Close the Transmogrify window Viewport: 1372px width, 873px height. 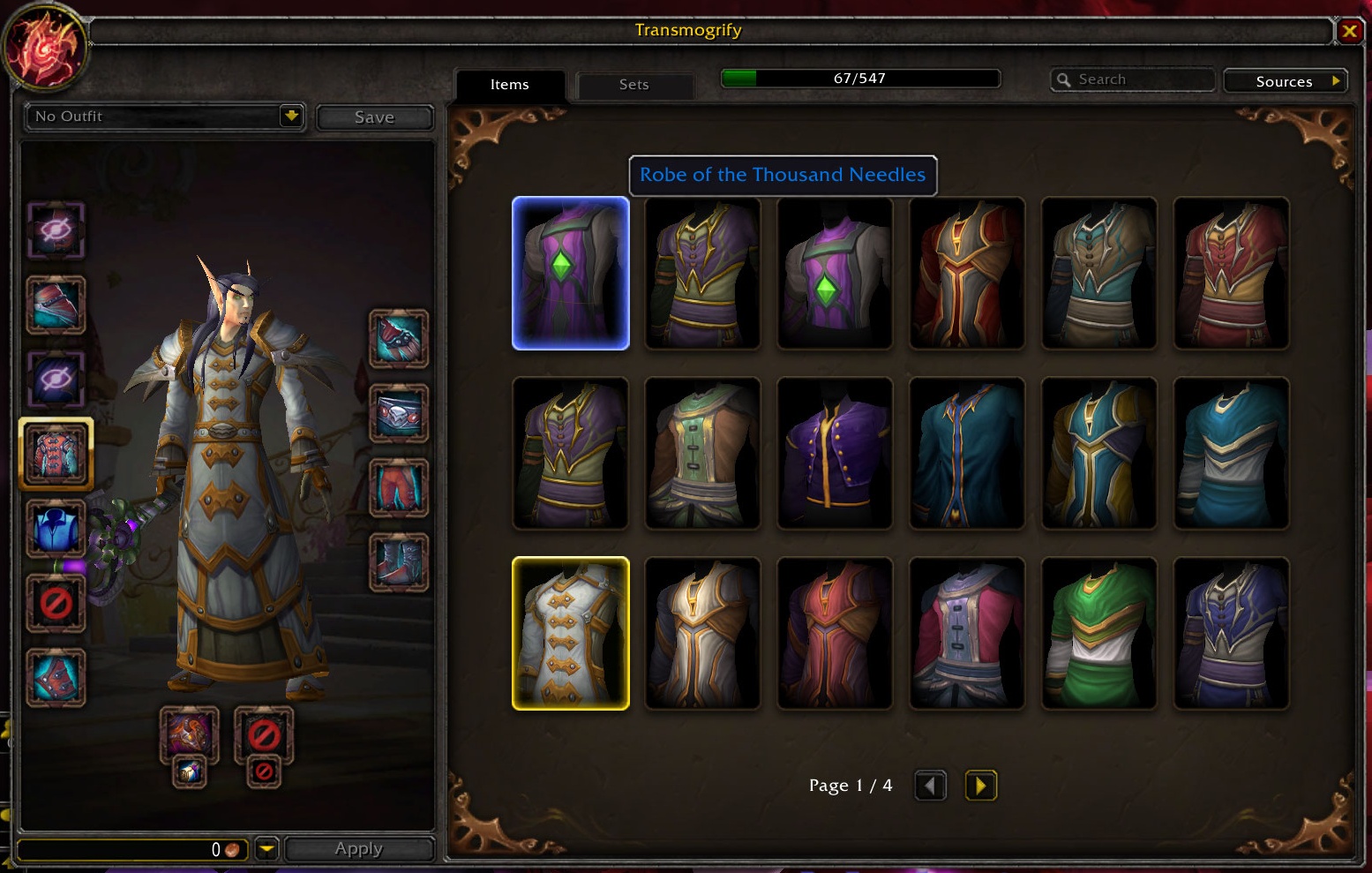pyautogui.click(x=1349, y=32)
